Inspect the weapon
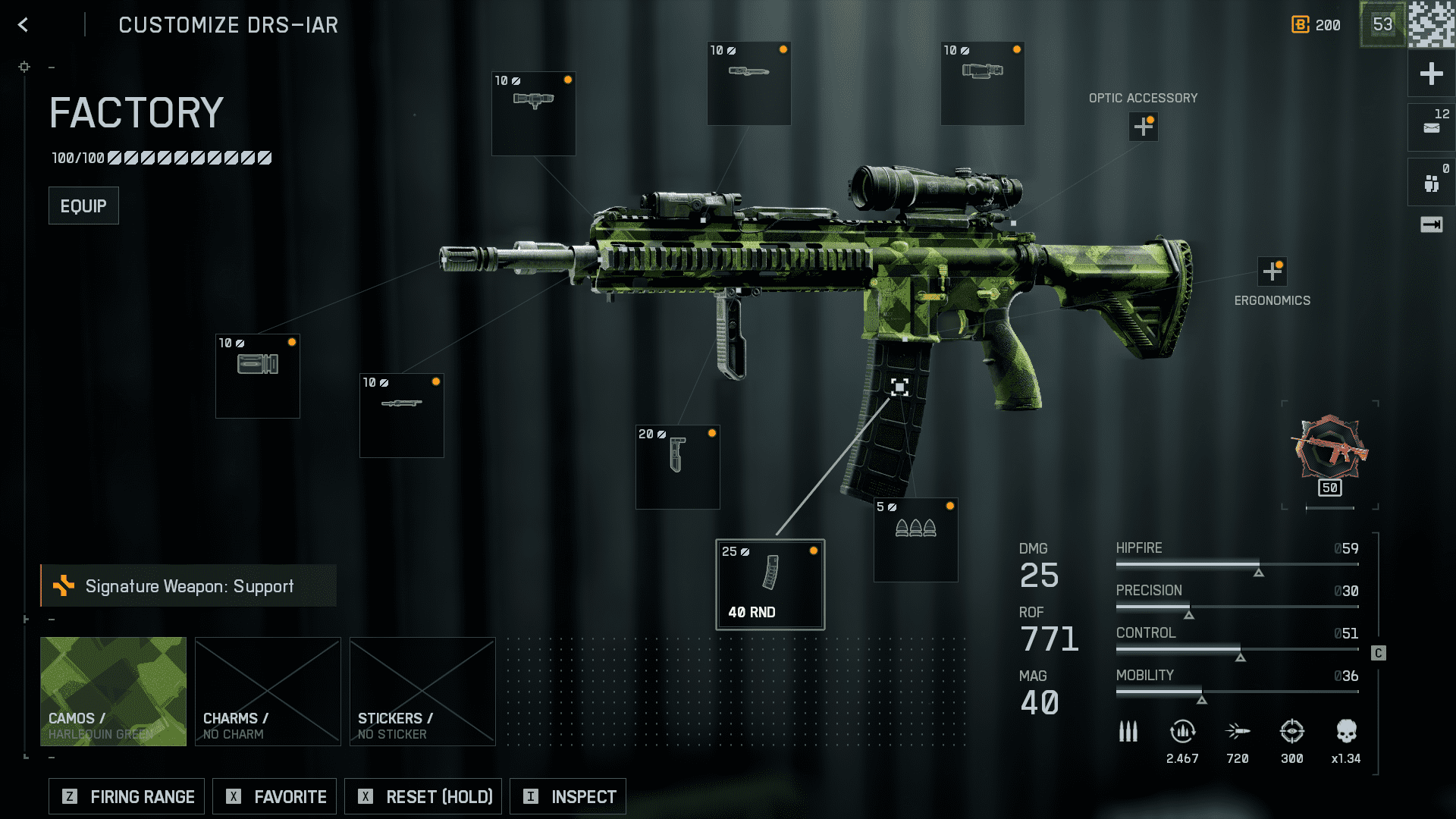The height and width of the screenshot is (819, 1456). coord(568,796)
